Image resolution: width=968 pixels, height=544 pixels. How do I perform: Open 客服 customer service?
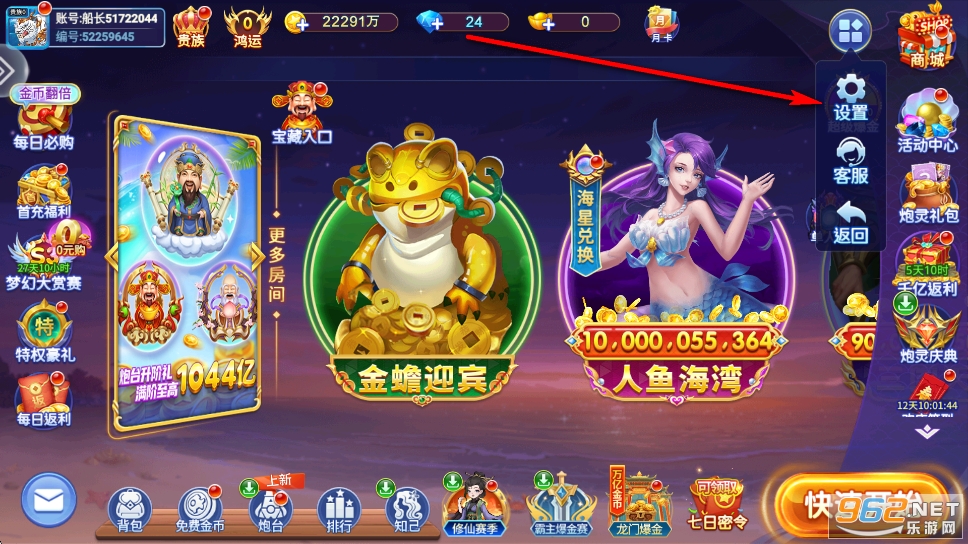(x=850, y=160)
